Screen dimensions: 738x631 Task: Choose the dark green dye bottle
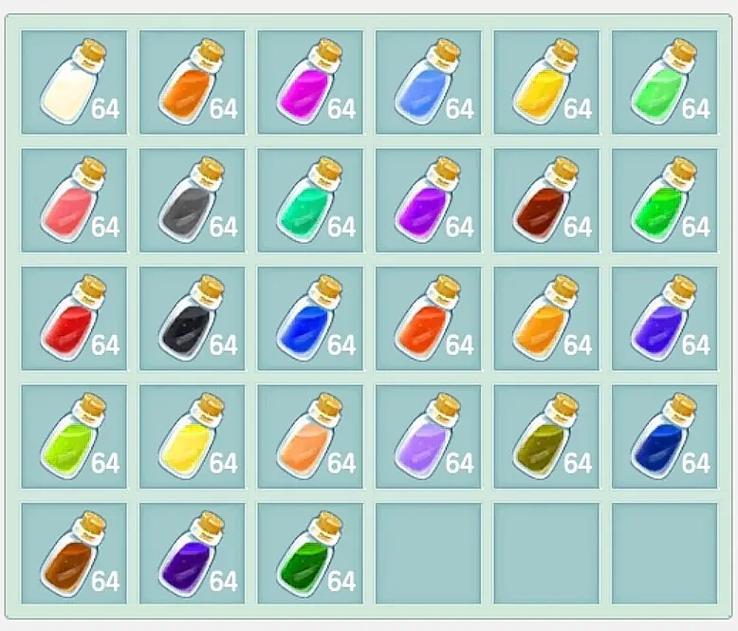pyautogui.click(x=310, y=554)
